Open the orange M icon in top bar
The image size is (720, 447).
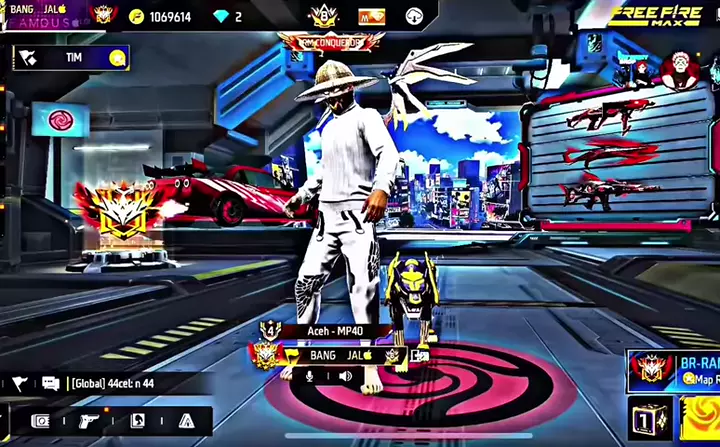(x=370, y=16)
